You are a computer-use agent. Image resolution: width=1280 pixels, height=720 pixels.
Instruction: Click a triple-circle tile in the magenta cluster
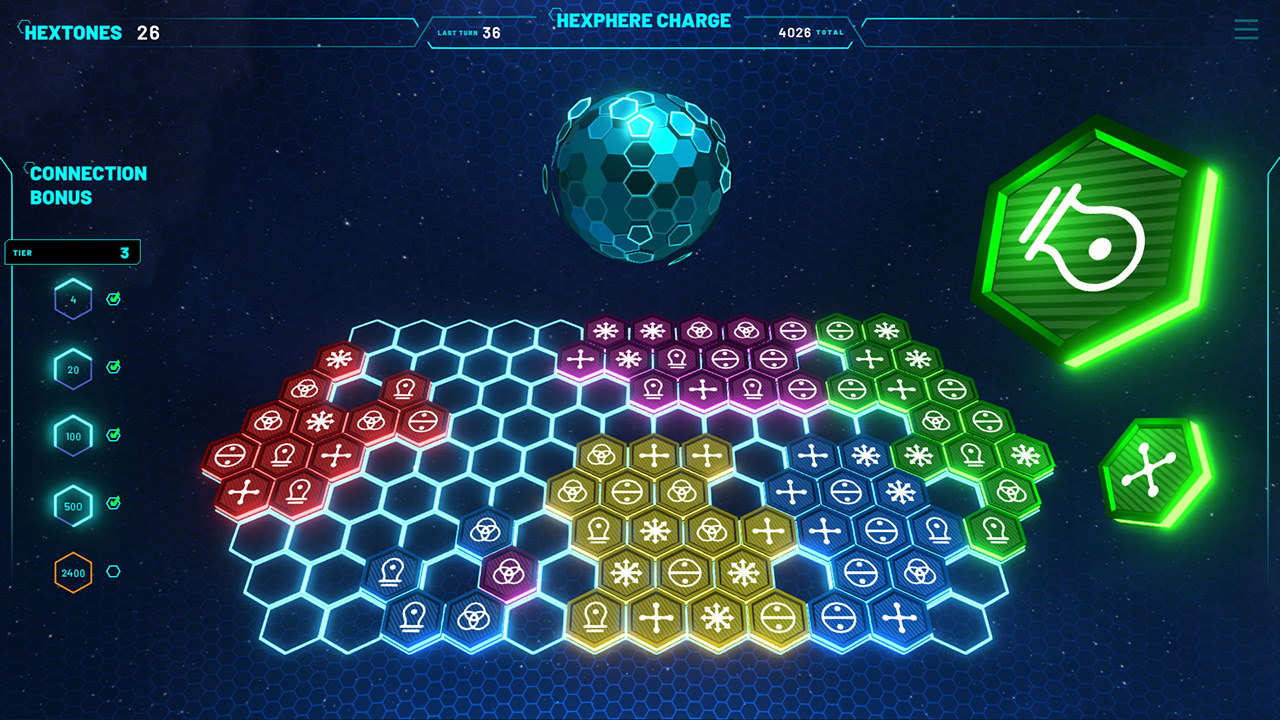(x=701, y=328)
